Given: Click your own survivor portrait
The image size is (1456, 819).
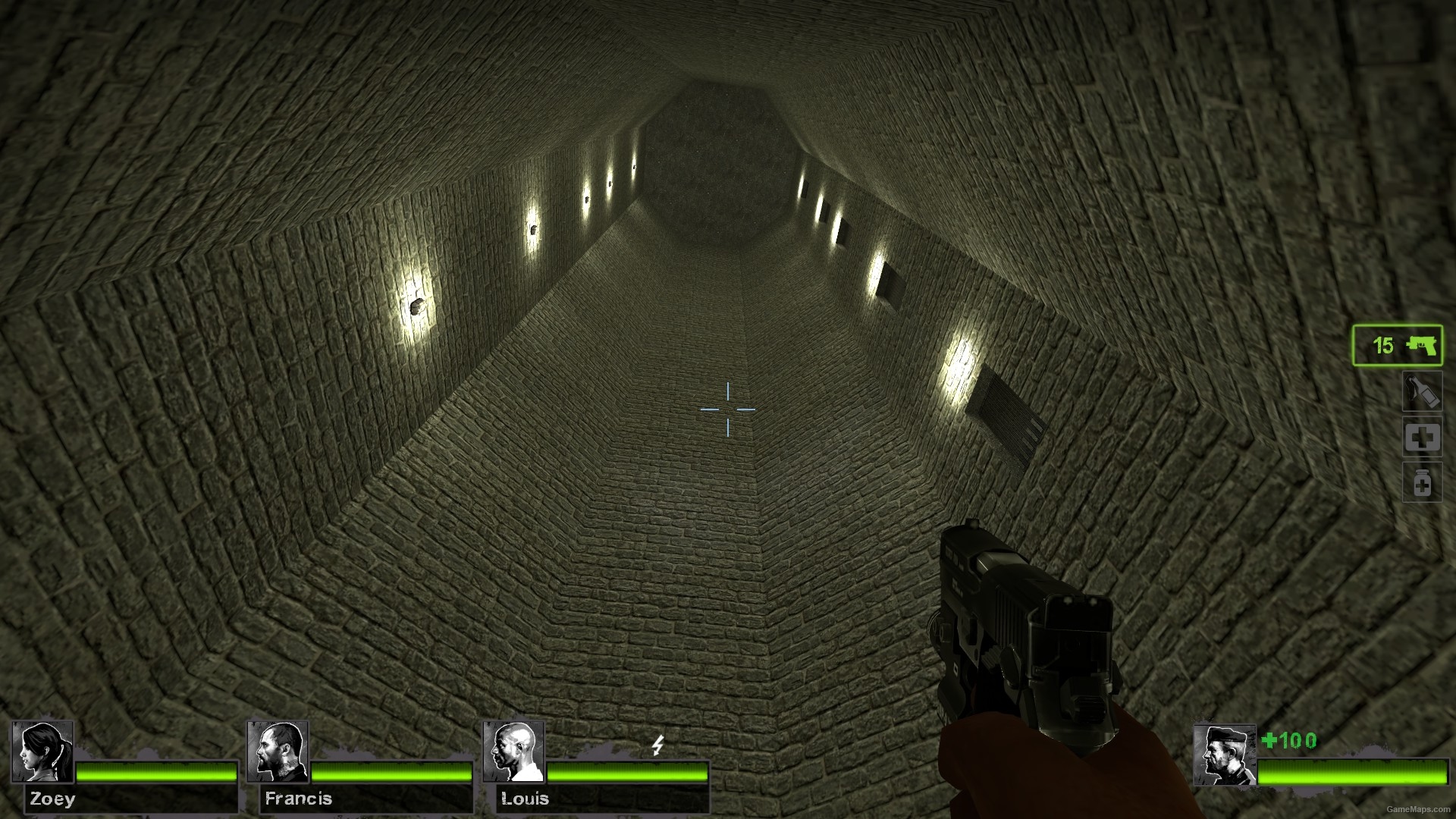Looking at the screenshot, I should [1224, 755].
